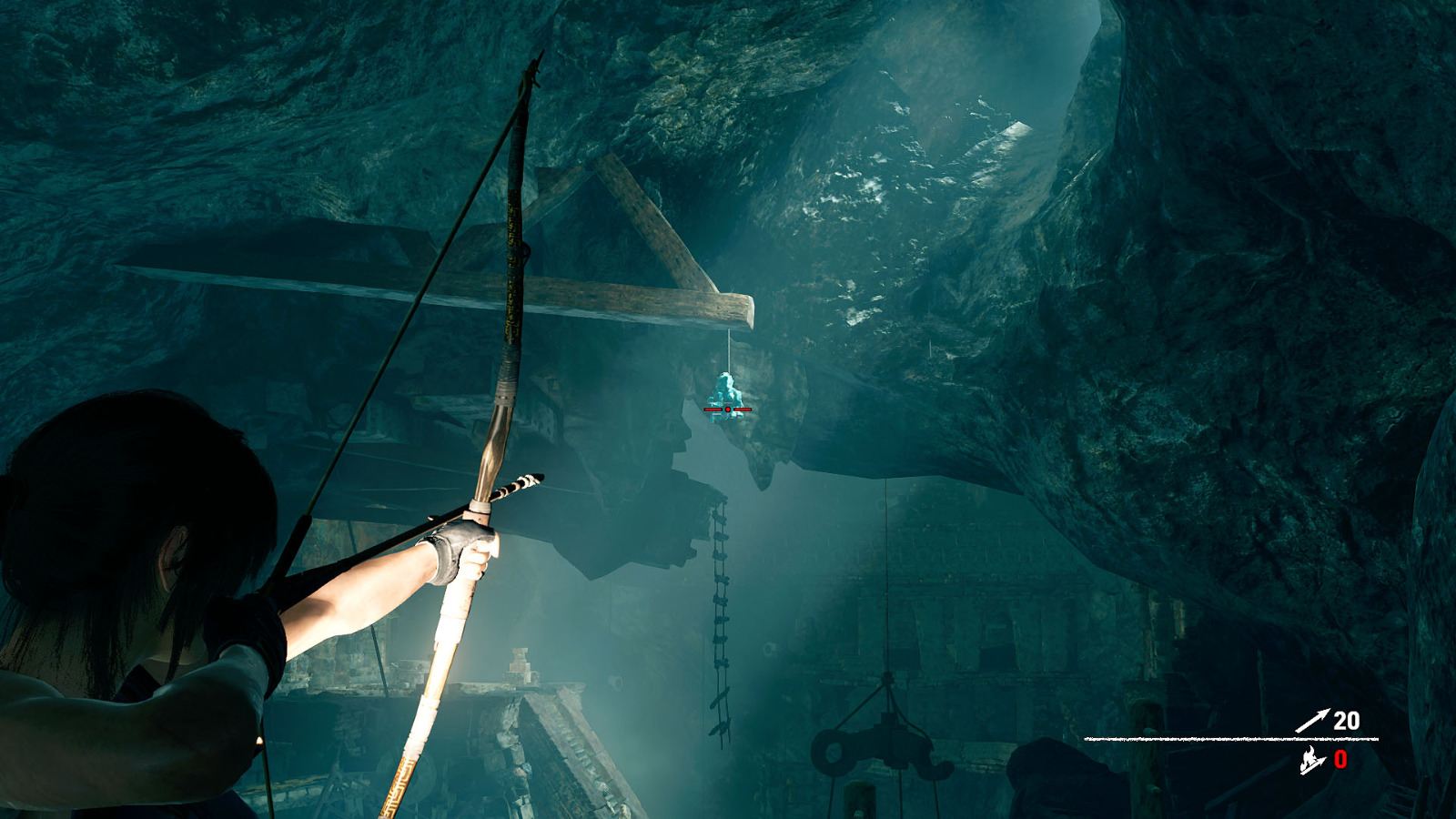
Task: Click the red circular weak-point indicator
Action: point(727,409)
